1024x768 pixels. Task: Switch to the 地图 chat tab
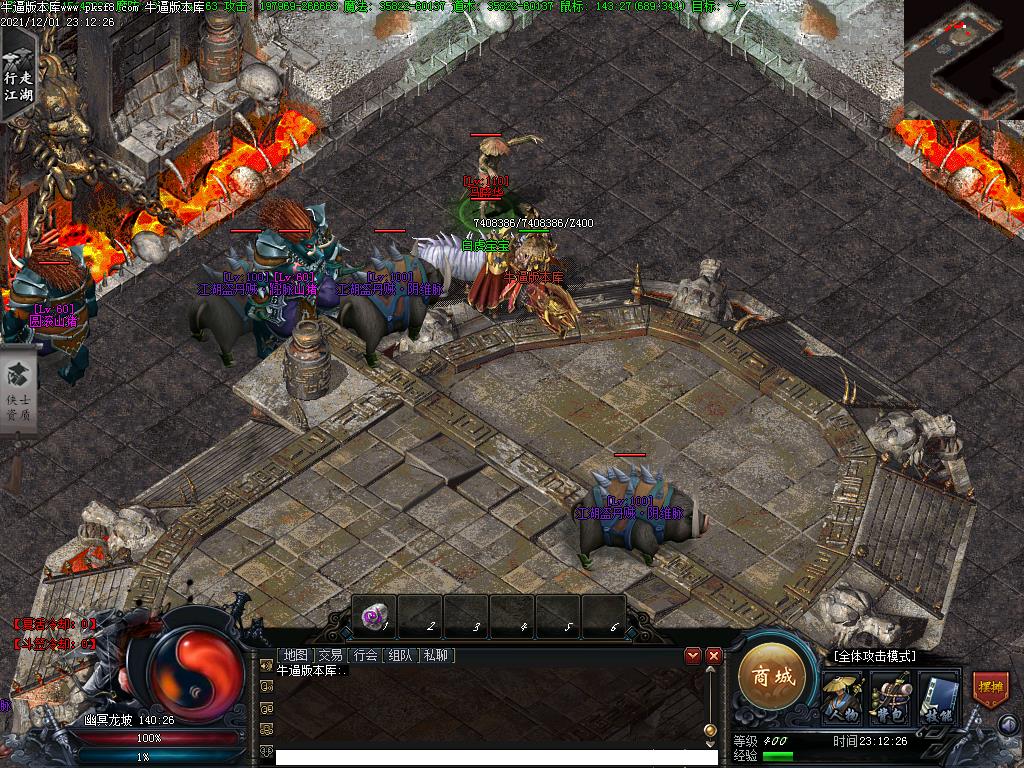click(295, 655)
